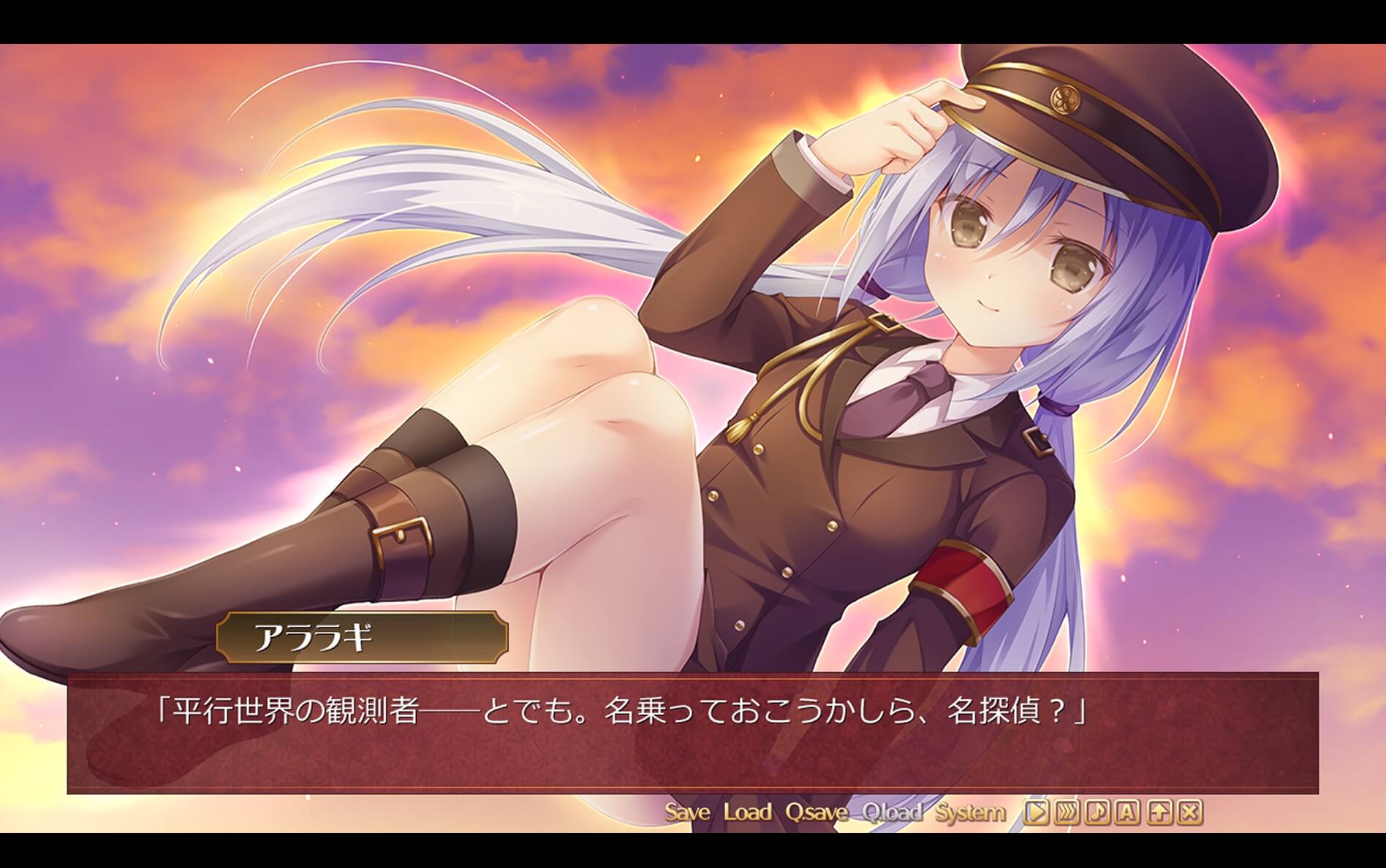Open the System menu

click(x=970, y=812)
